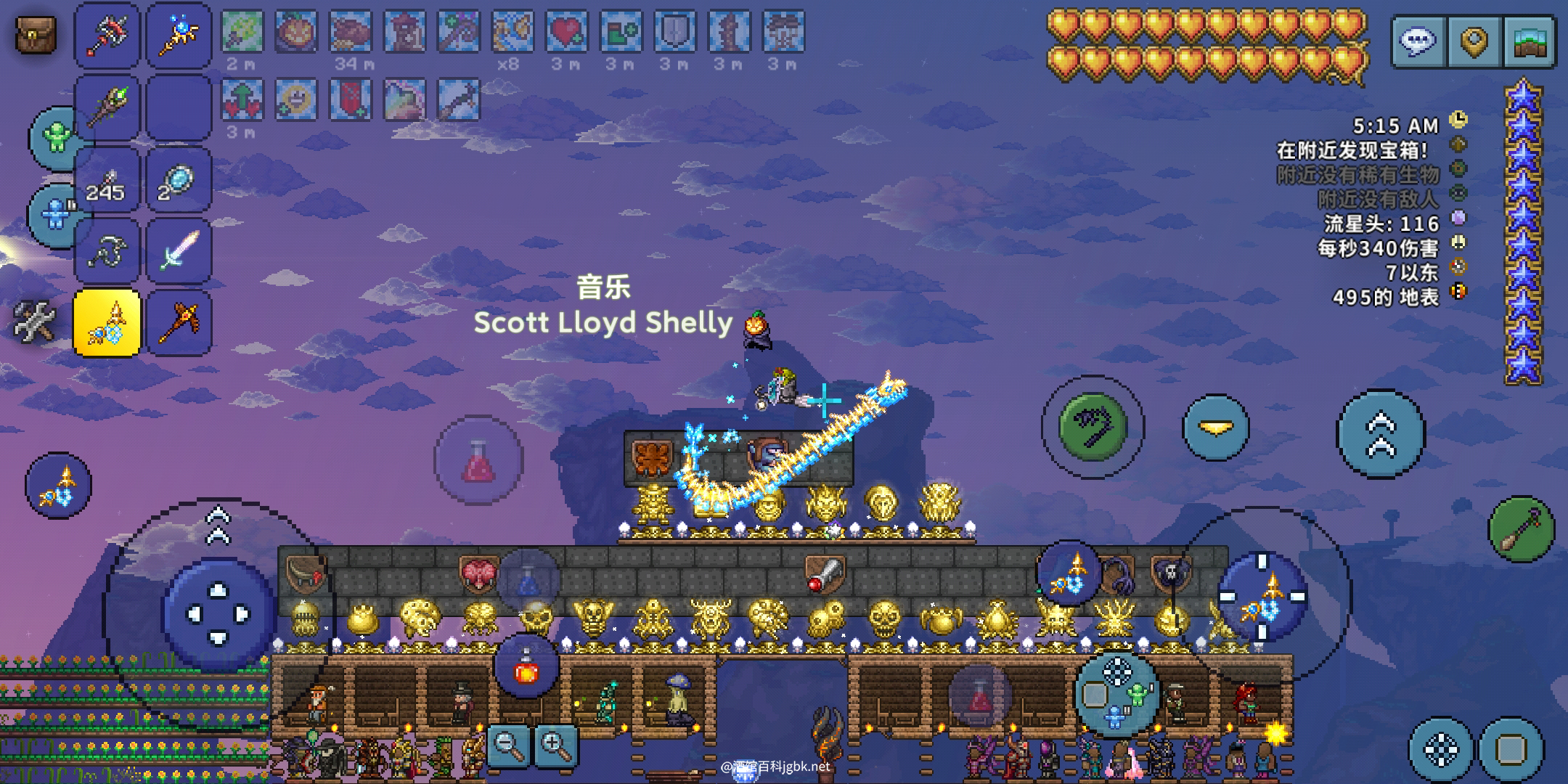Select the glowing sword hotbar slot
Viewport: 1568px width, 784px height.
[x=179, y=250]
